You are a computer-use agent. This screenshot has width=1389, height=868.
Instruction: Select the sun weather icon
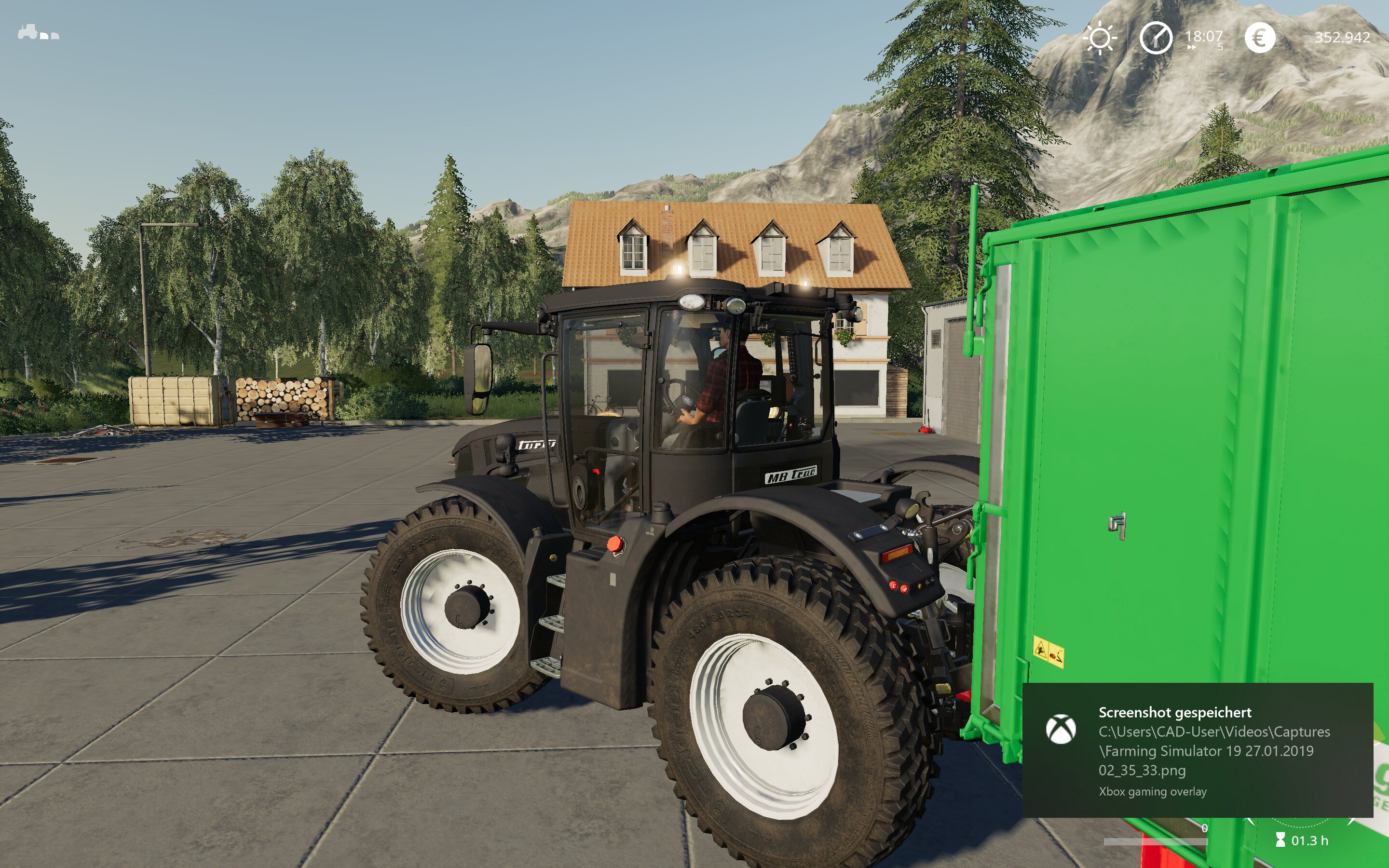tap(1099, 39)
